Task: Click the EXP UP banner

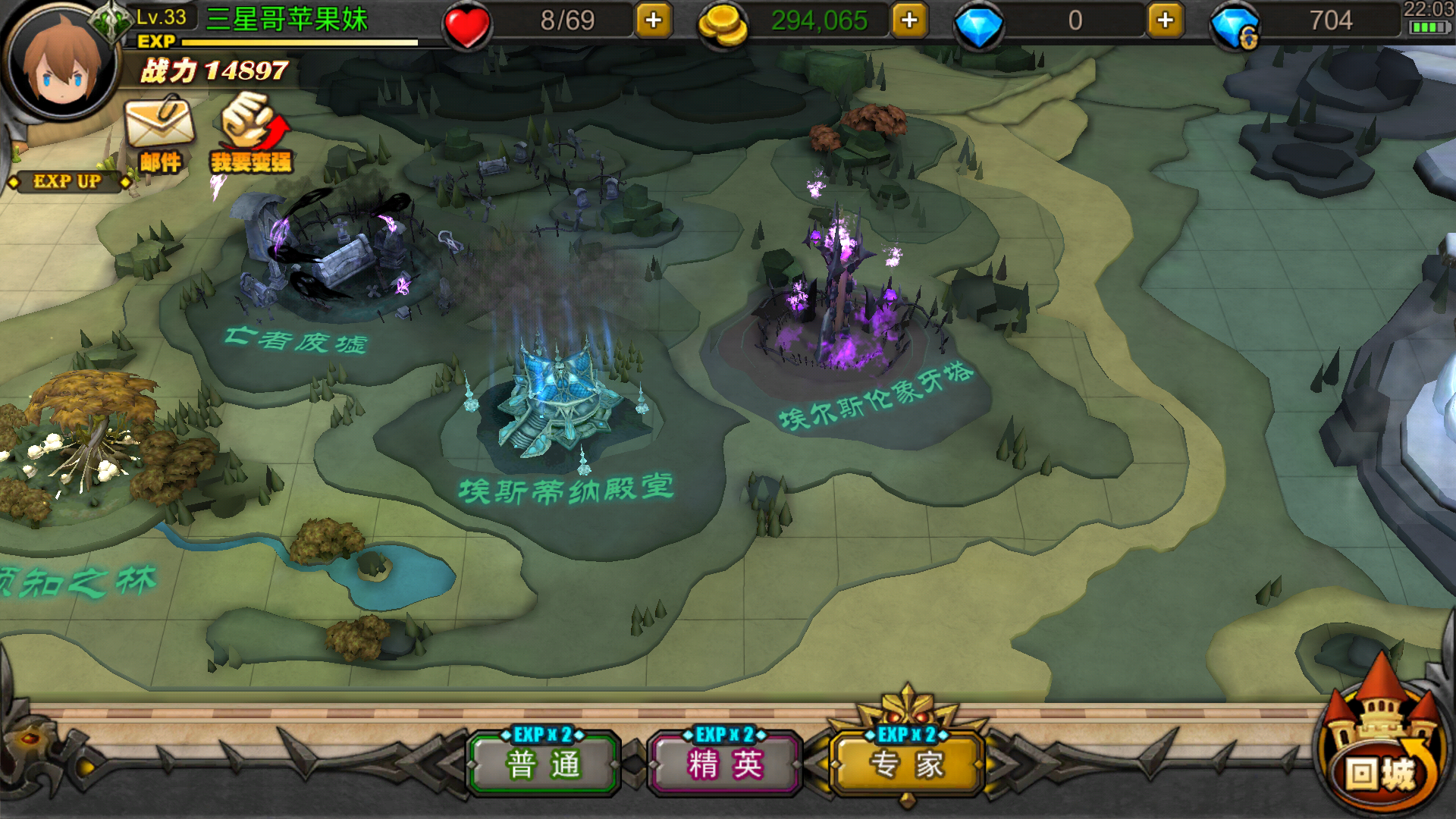Action: point(67,181)
